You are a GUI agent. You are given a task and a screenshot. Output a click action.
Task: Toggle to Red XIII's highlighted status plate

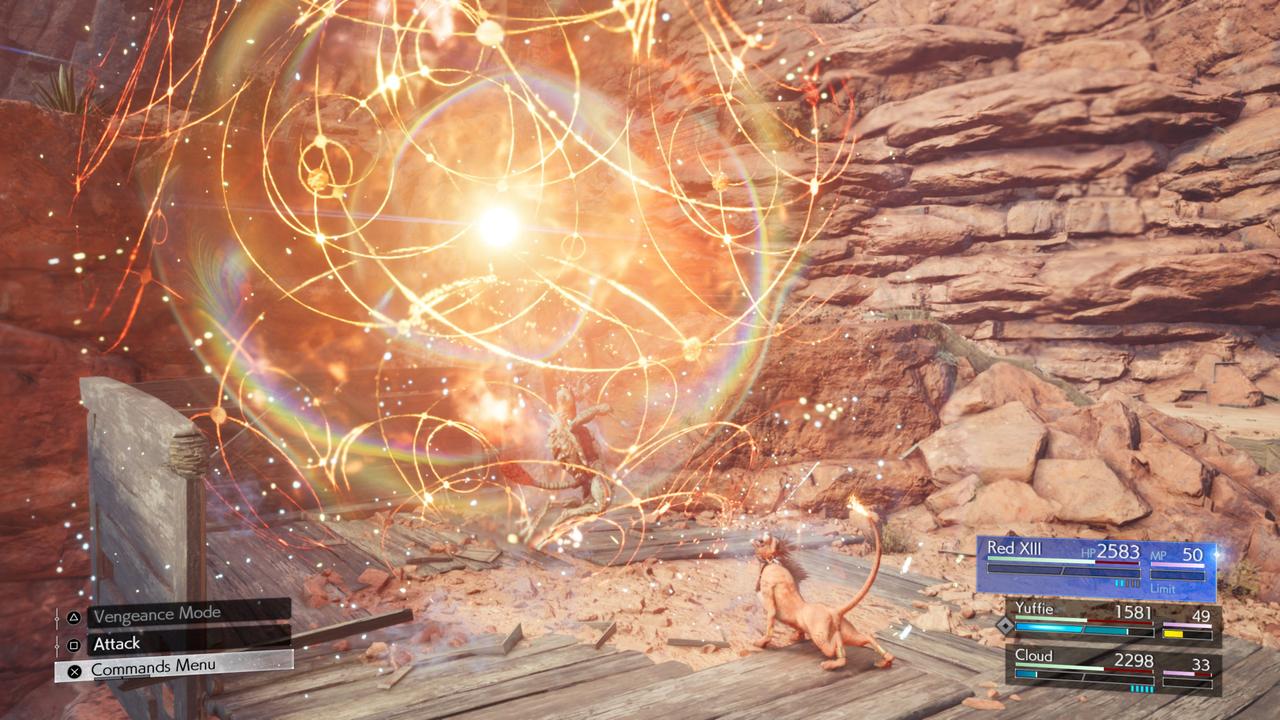(1095, 565)
